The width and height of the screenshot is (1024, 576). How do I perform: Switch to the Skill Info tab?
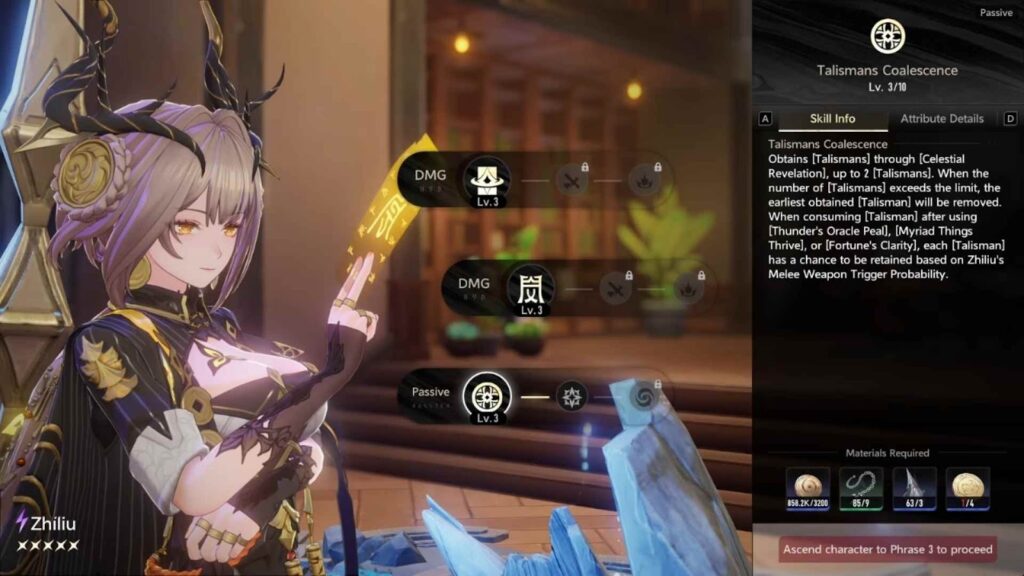832,119
